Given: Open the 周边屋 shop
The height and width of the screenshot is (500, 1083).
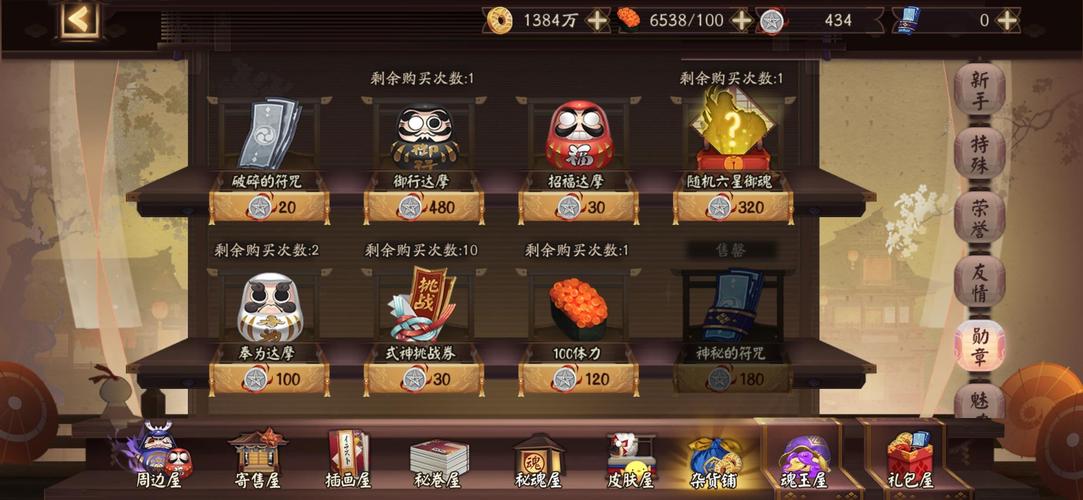Looking at the screenshot, I should (158, 460).
